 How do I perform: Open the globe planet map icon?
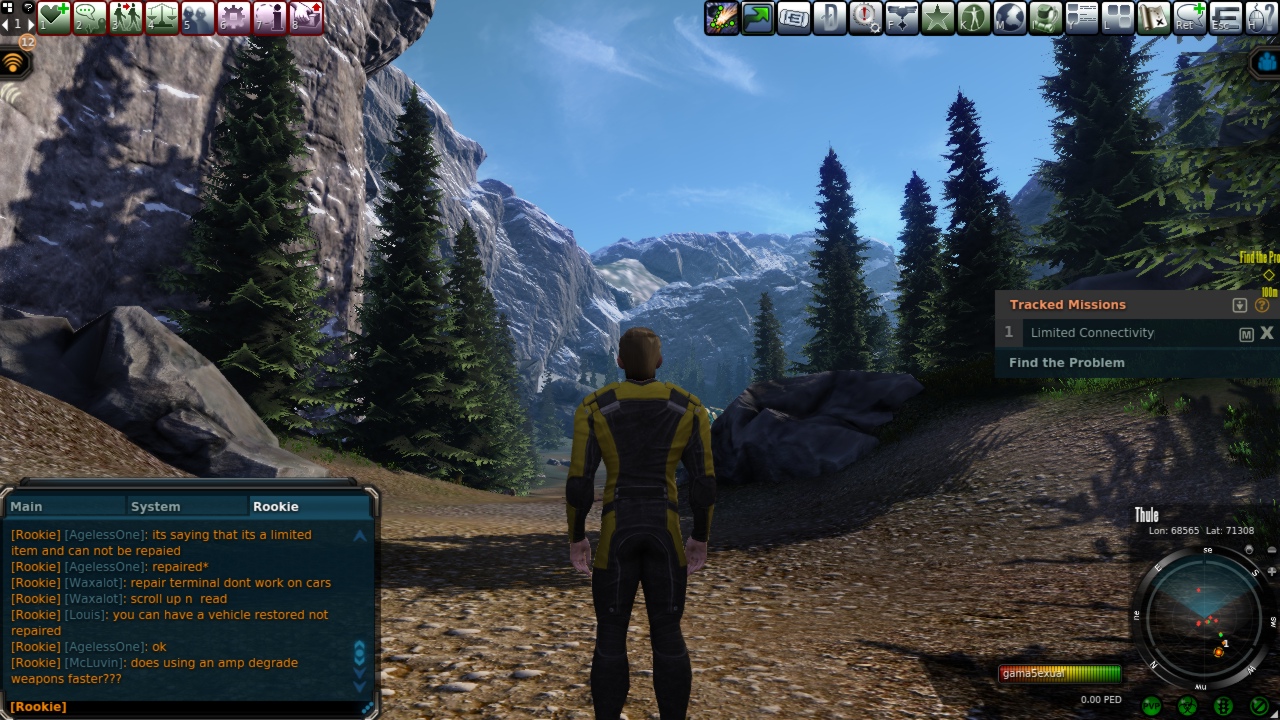pos(1009,17)
